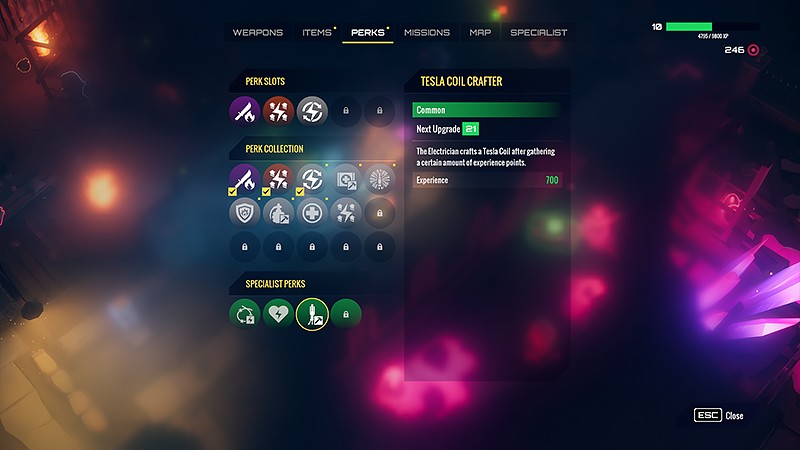Screen dimensions: 800x450
Task: Choose the shield perk in Perk Collection
Action: [x=245, y=212]
